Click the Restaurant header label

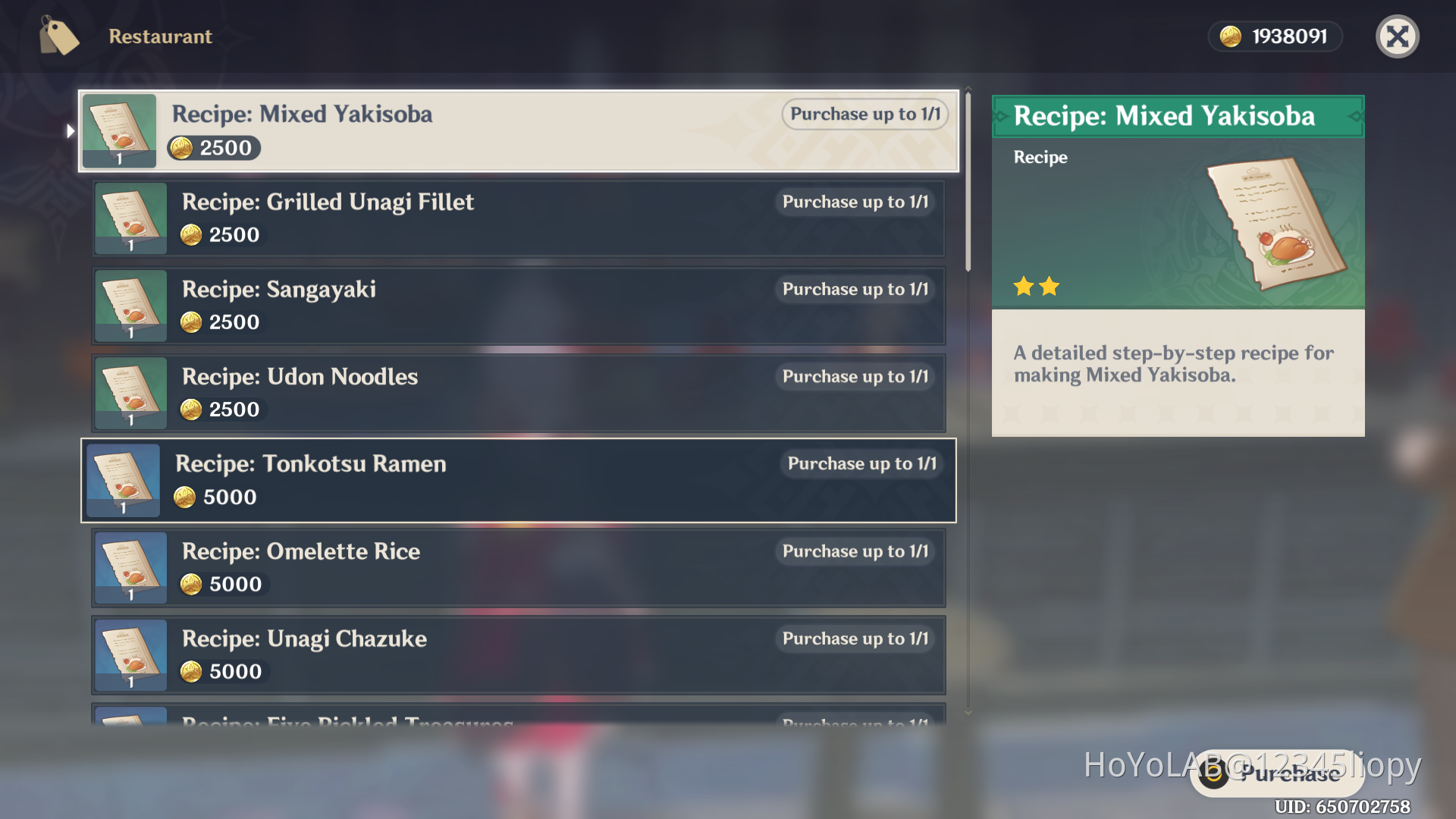click(x=160, y=36)
